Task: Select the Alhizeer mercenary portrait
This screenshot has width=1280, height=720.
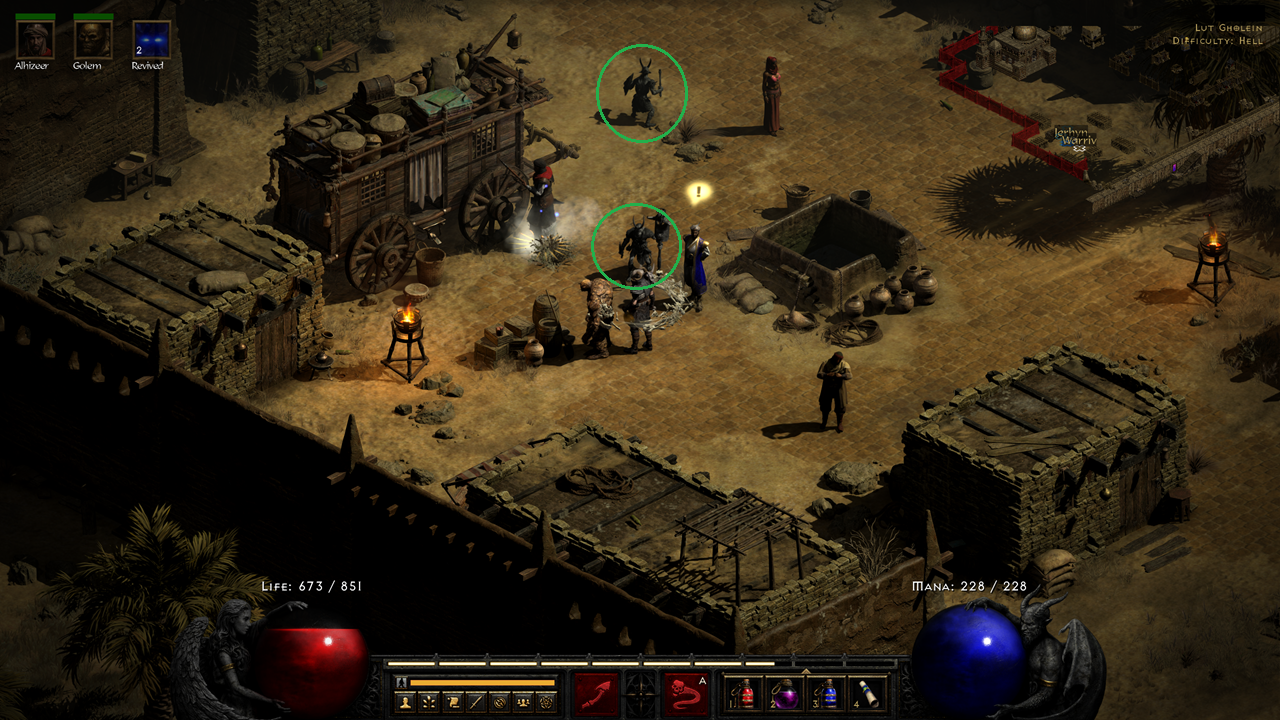Action: pyautogui.click(x=35, y=39)
